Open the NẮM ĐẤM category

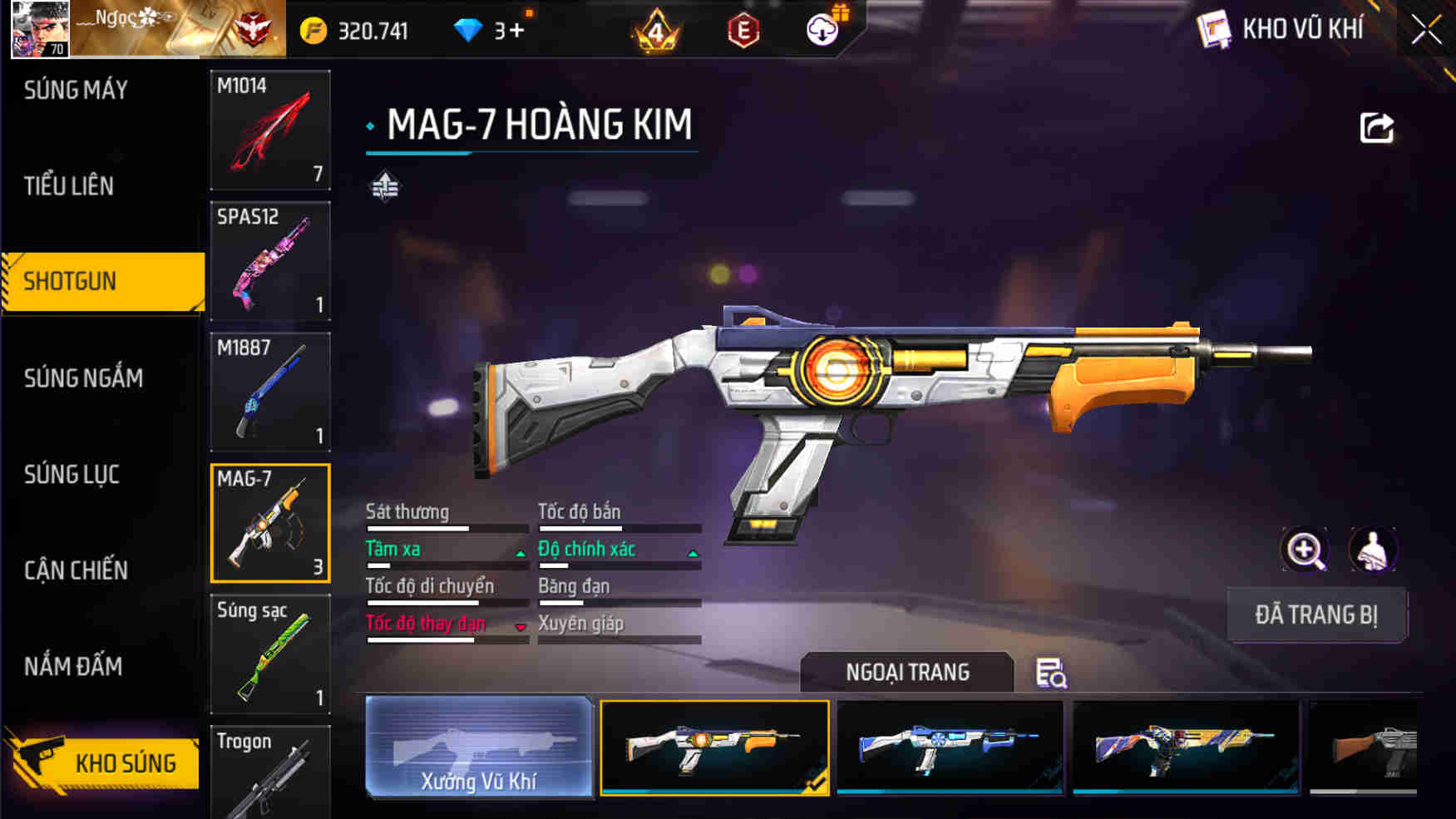[73, 666]
